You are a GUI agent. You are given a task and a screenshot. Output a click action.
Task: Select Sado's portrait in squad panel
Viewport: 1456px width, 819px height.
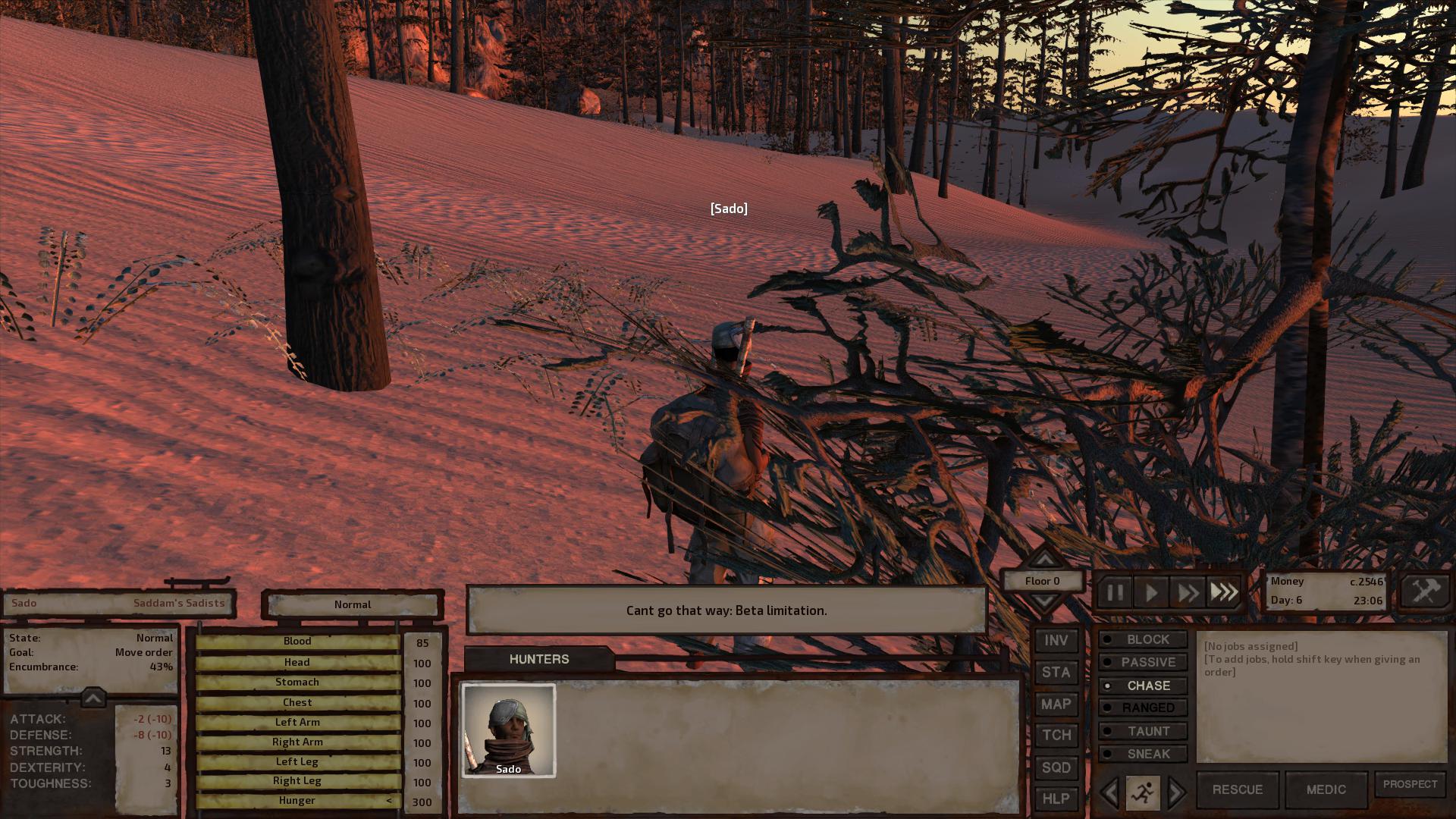tap(509, 730)
